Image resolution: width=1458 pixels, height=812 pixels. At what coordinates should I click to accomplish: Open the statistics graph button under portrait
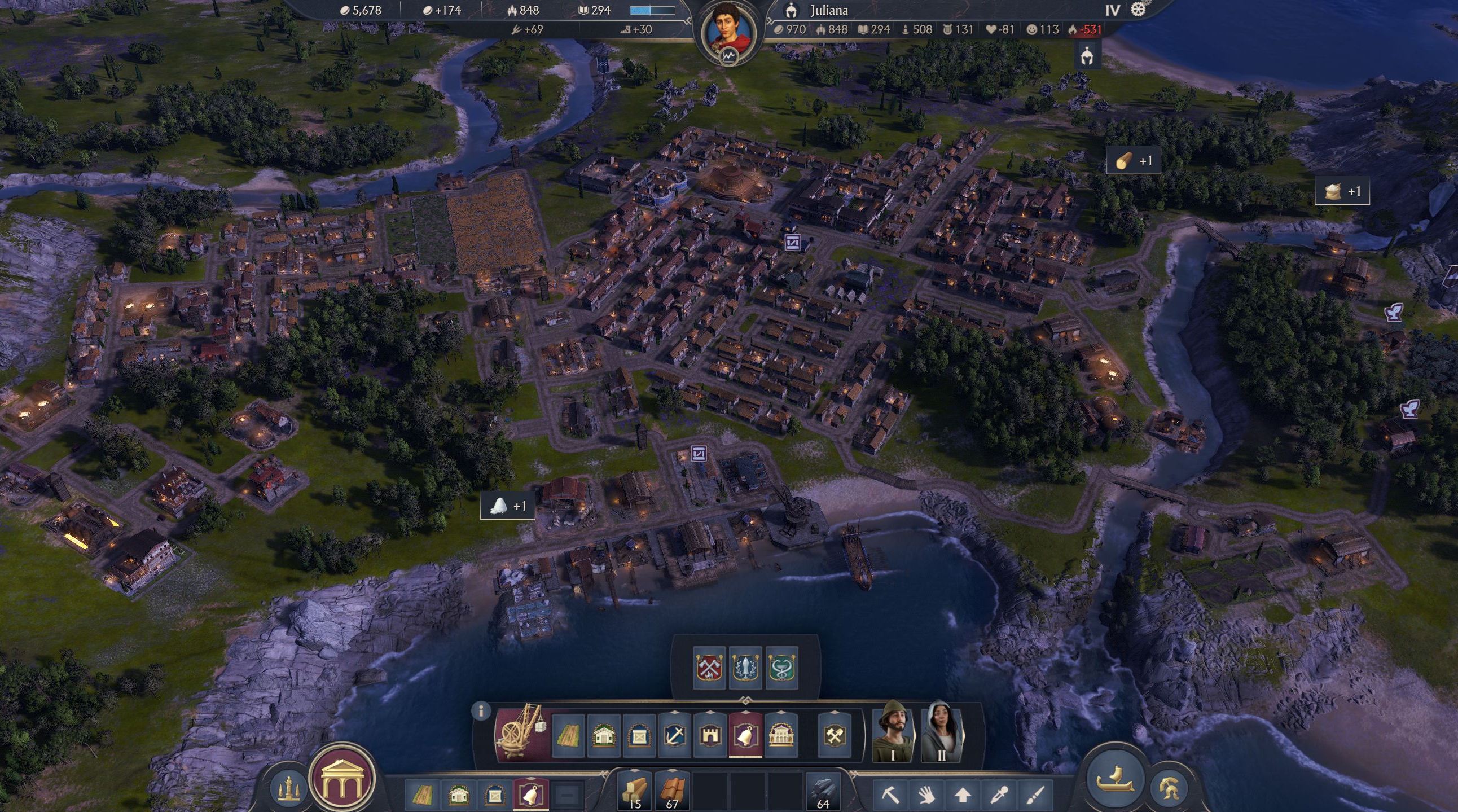pos(728,56)
